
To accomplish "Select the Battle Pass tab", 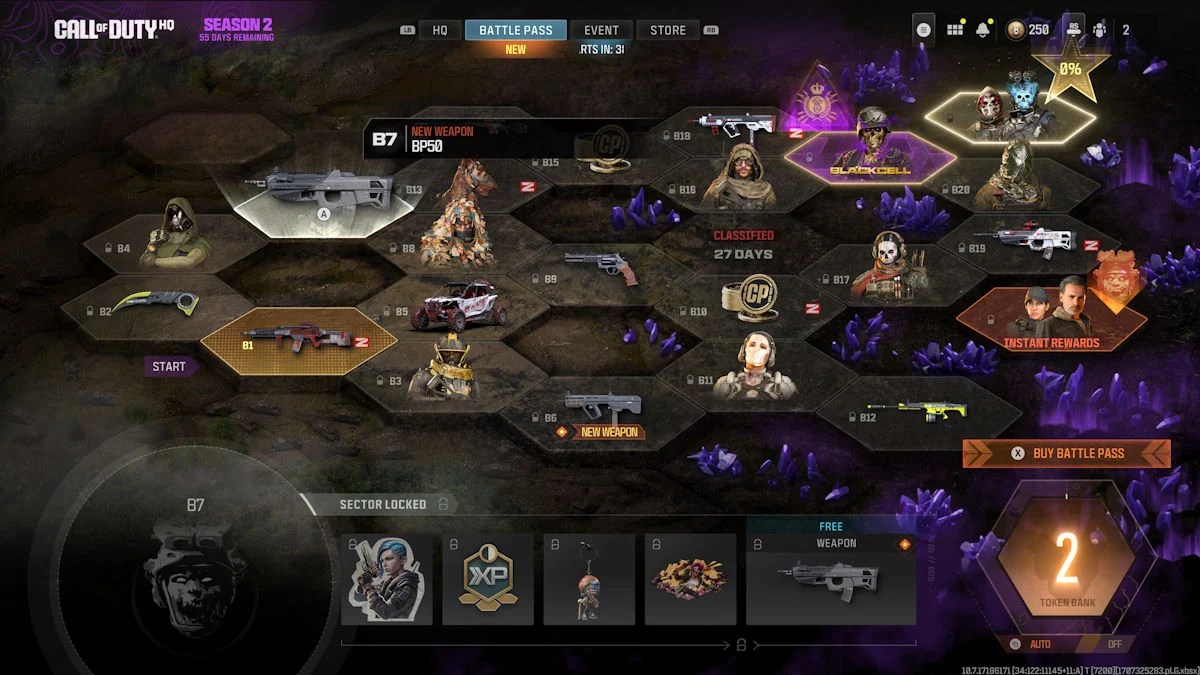I will tap(516, 30).
